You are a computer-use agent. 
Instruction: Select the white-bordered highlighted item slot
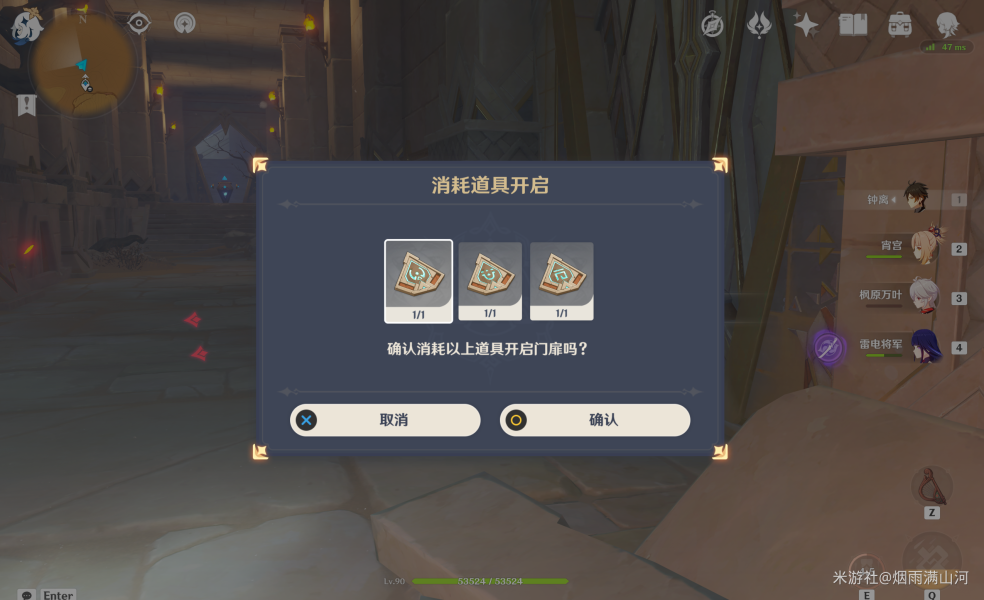(x=418, y=281)
